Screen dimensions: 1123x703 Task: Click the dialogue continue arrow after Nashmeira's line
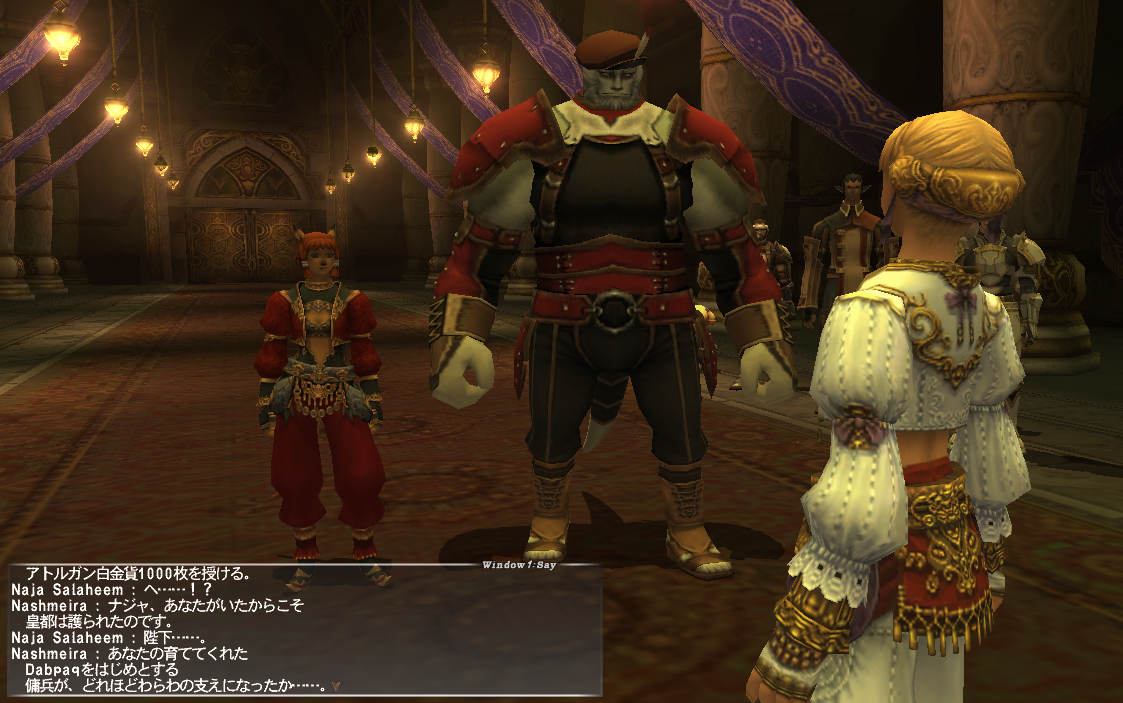(x=336, y=686)
